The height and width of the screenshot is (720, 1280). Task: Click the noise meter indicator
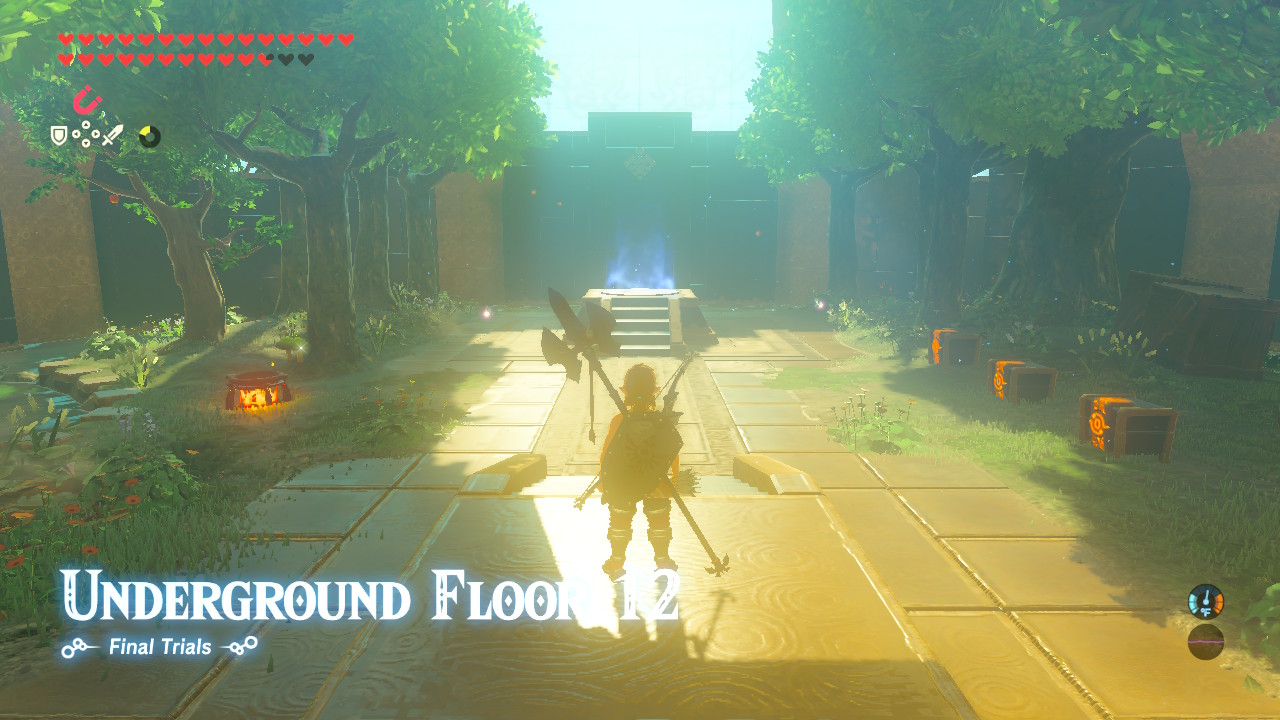(1206, 641)
